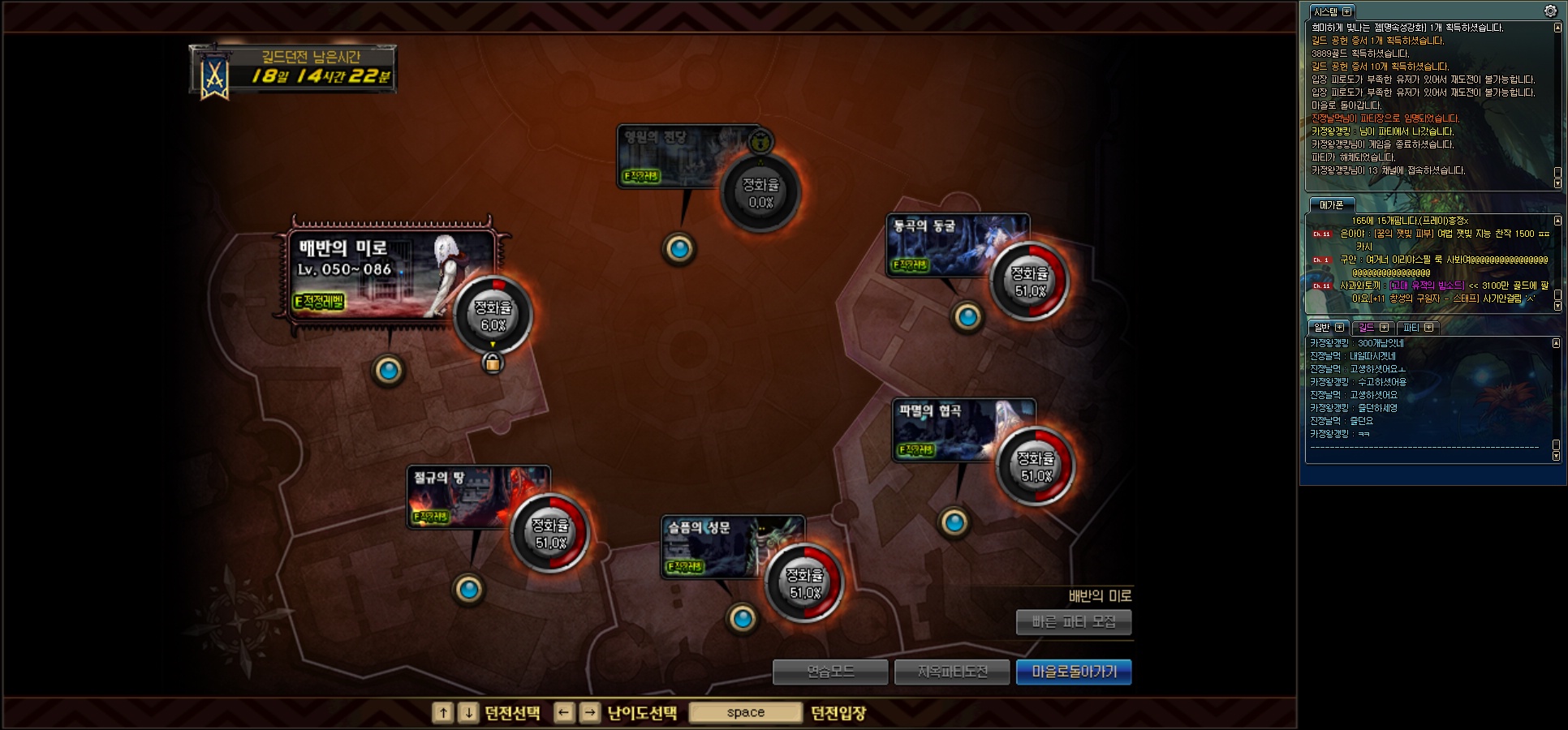Activate 연습모드 practice mode button
This screenshot has height=730, width=1568.
coord(830,672)
